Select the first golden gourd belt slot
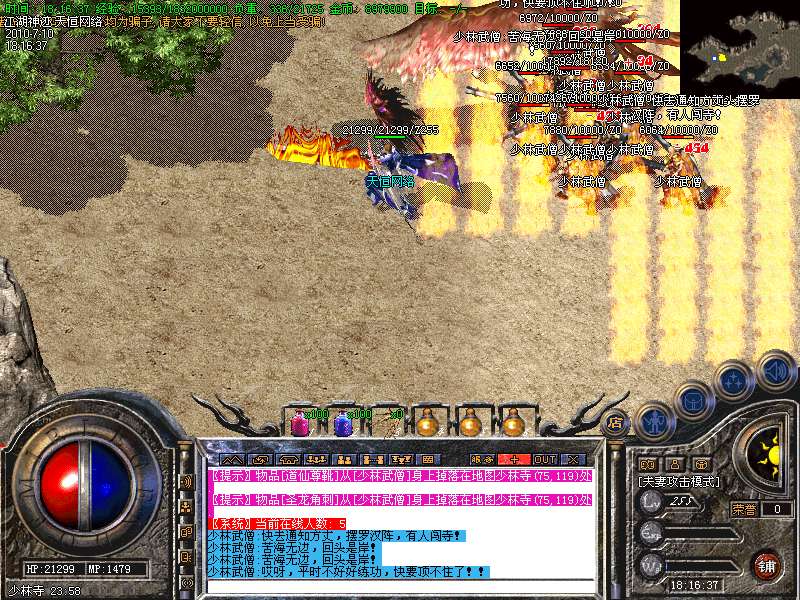Screen dimensions: 800x600 [428, 422]
